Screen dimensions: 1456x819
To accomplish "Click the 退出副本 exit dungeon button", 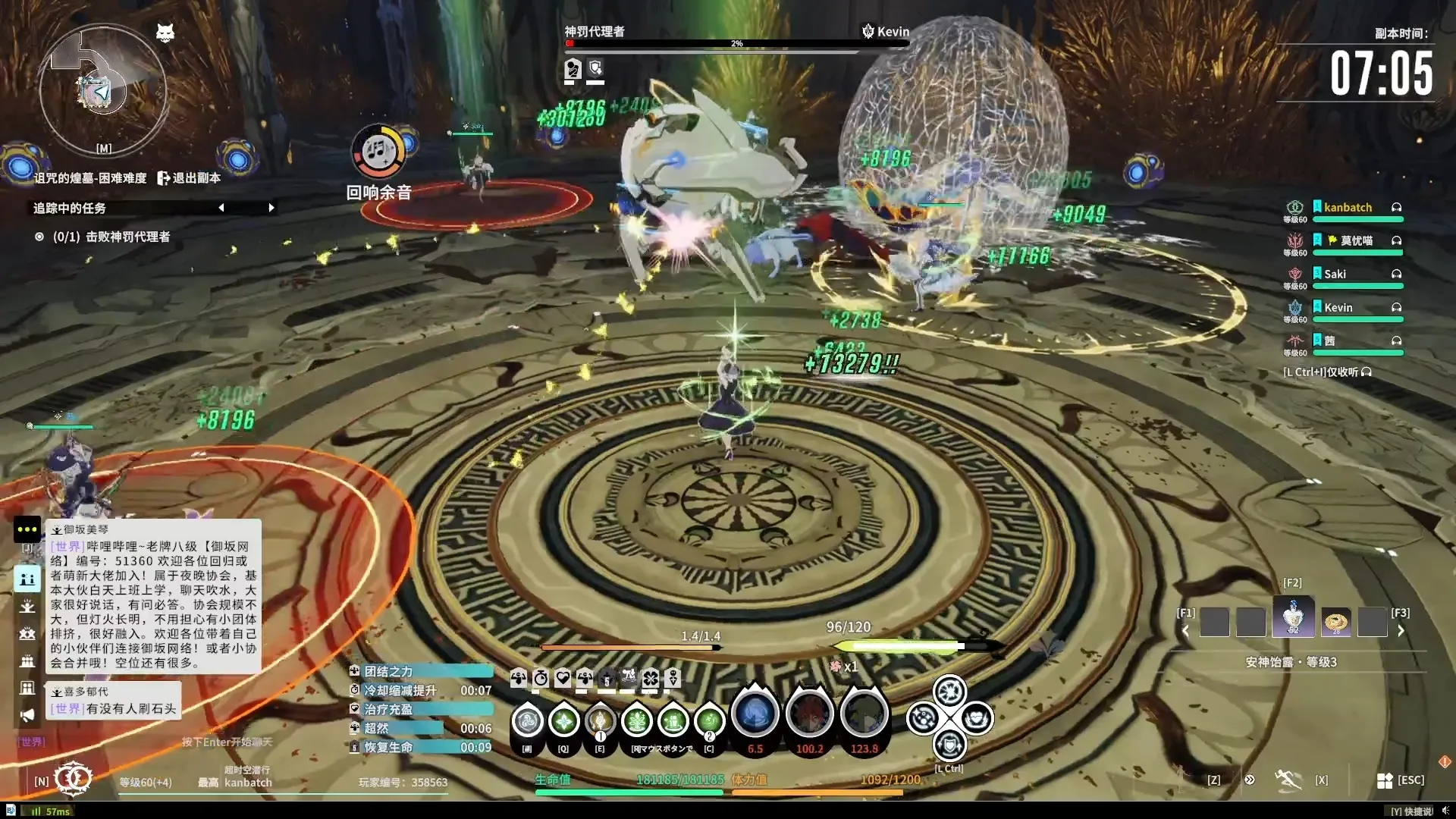I will click(189, 177).
